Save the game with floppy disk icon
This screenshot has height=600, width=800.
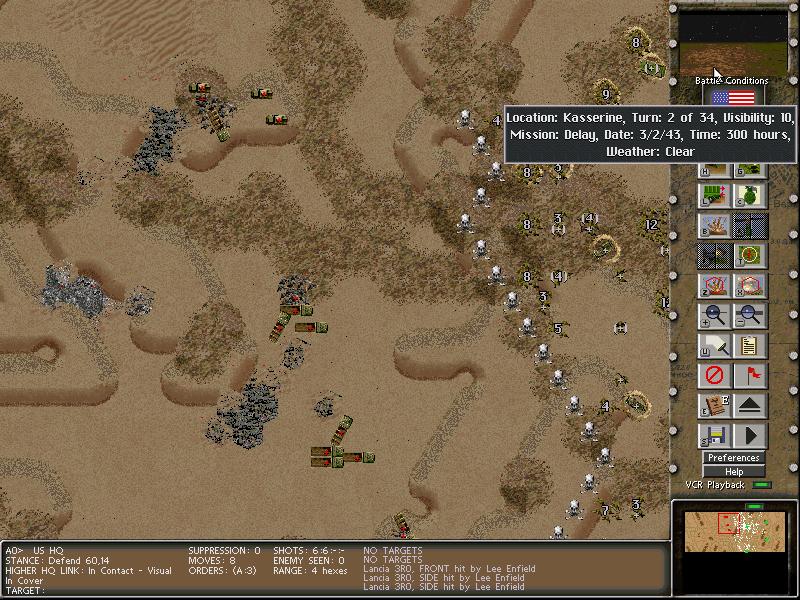[x=713, y=436]
